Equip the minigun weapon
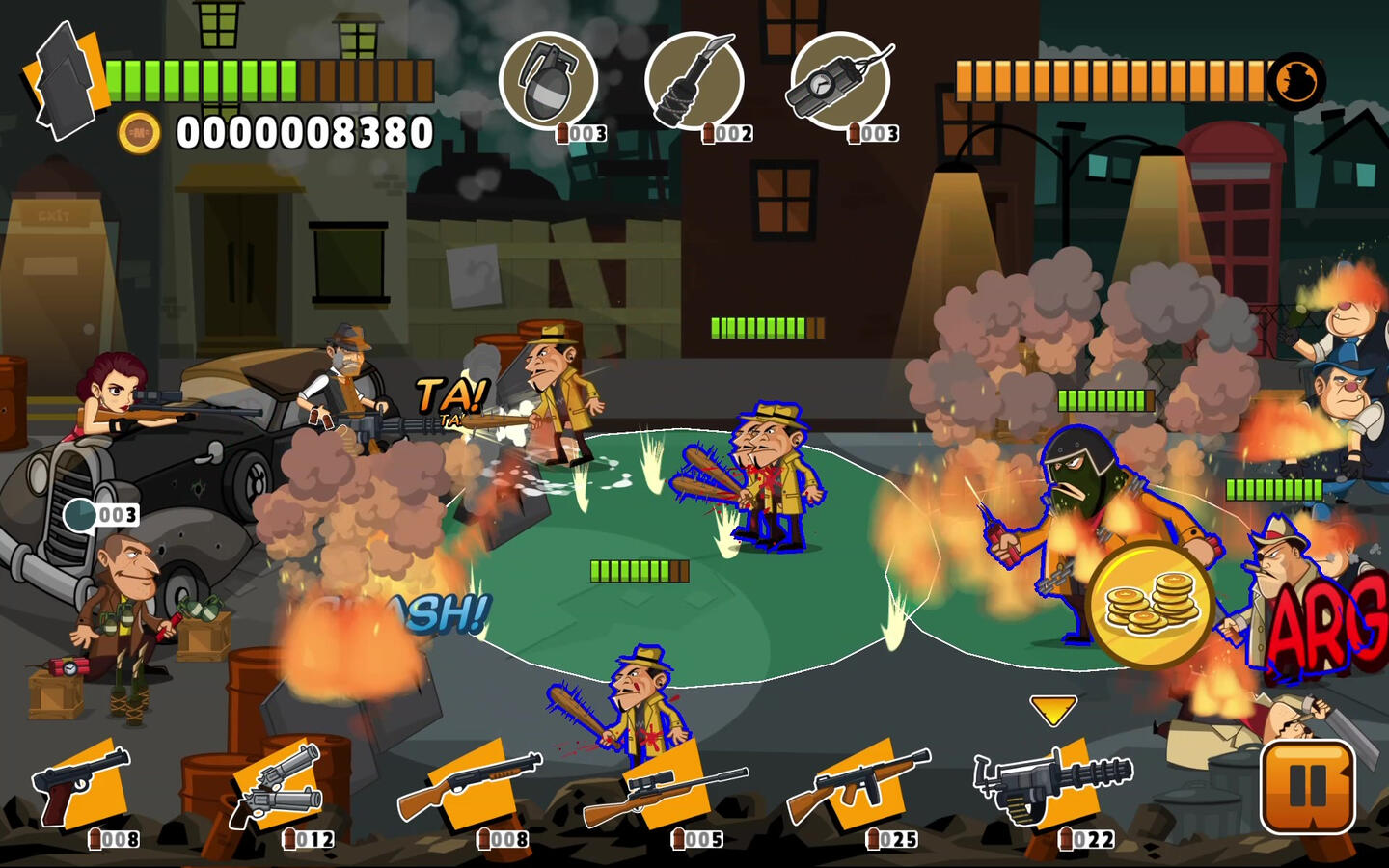Screen dimensions: 1389x868 coord(1051,786)
